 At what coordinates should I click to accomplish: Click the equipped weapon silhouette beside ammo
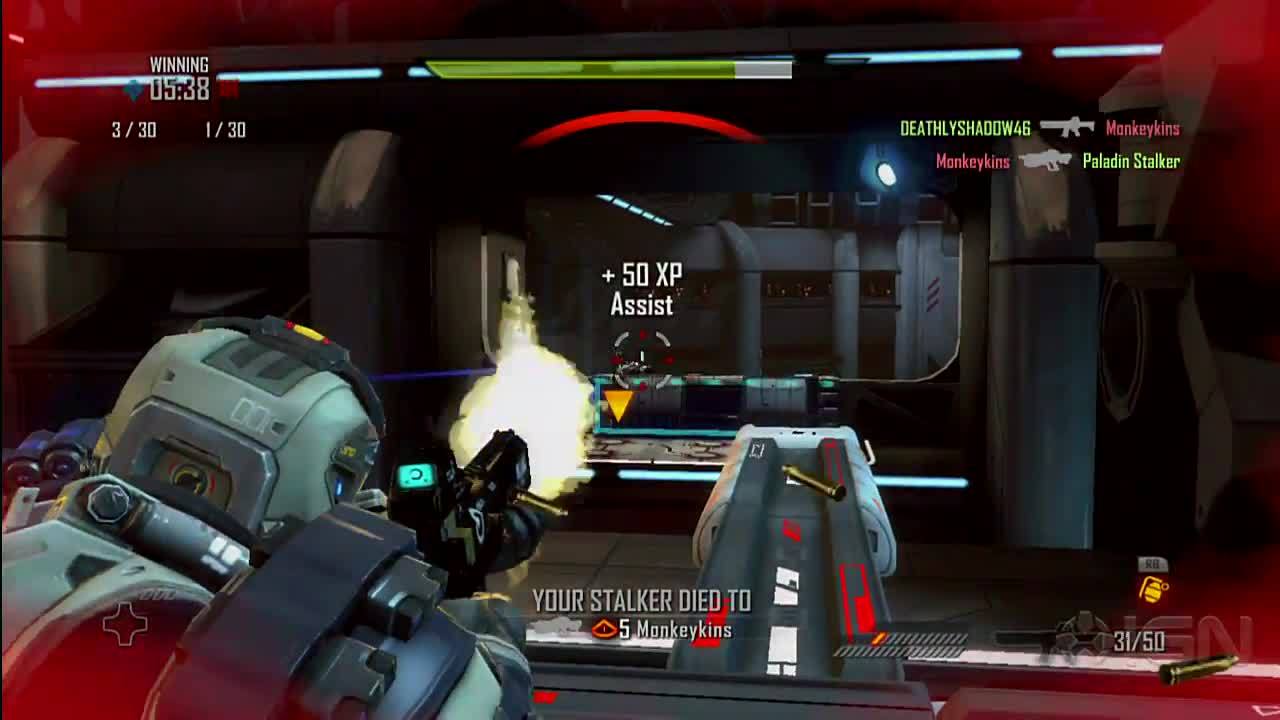pyautogui.click(x=1050, y=636)
